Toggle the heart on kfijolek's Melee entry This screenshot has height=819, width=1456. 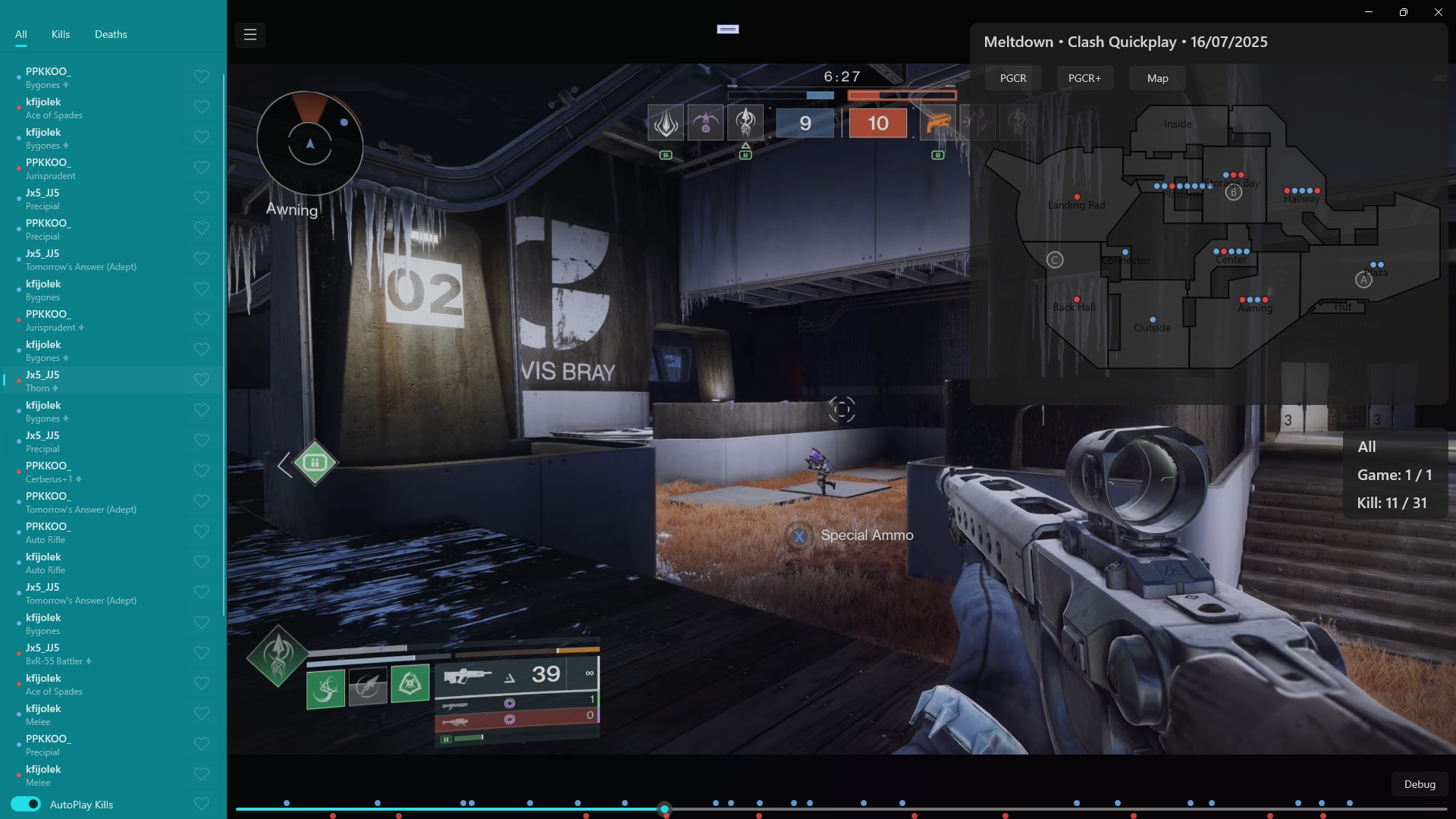201,714
